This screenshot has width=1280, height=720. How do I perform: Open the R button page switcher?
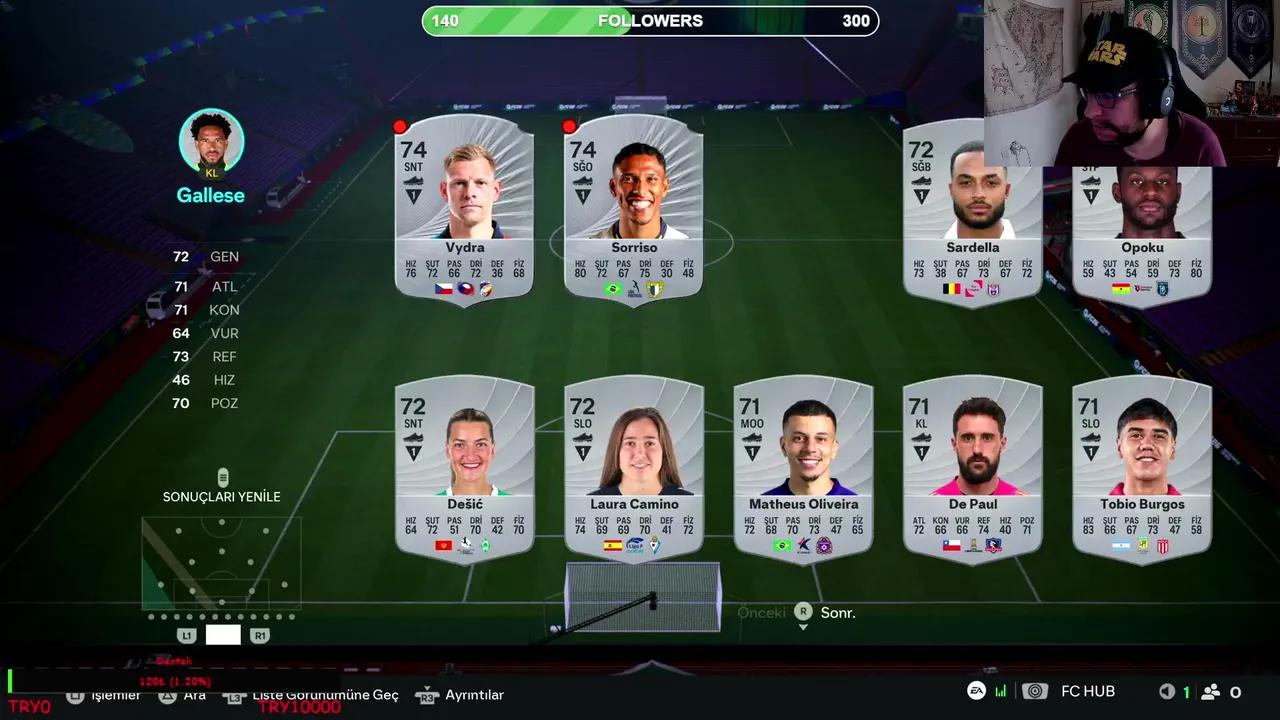(x=803, y=612)
